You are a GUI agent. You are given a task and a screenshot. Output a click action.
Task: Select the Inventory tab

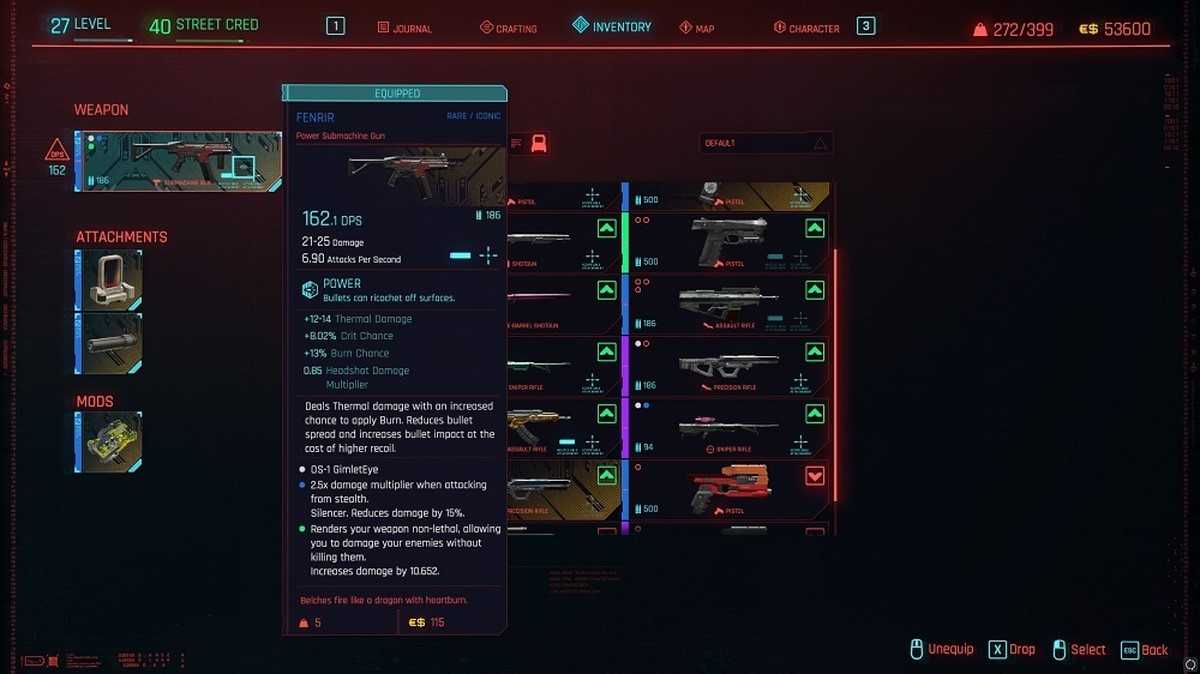tap(611, 27)
